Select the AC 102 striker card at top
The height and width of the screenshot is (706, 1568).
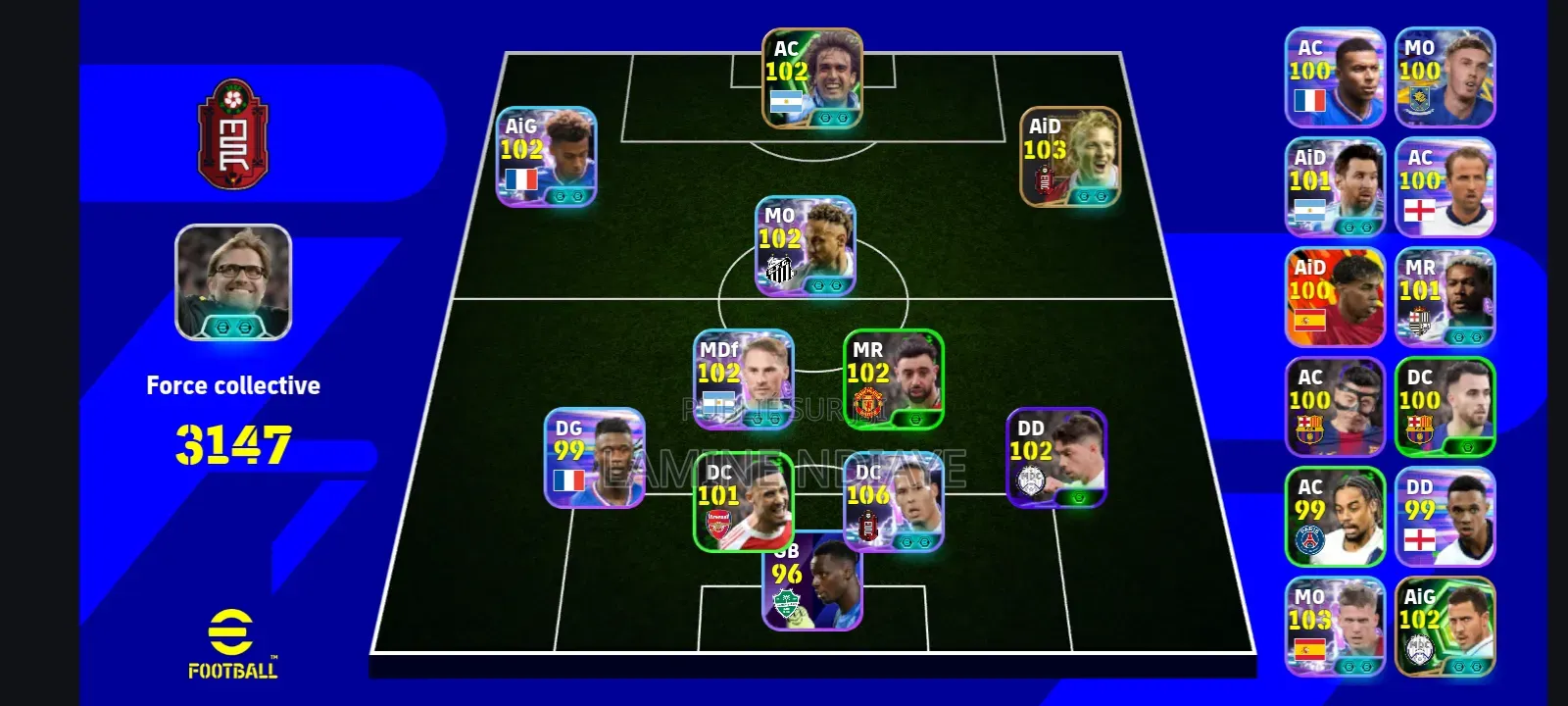pos(808,74)
